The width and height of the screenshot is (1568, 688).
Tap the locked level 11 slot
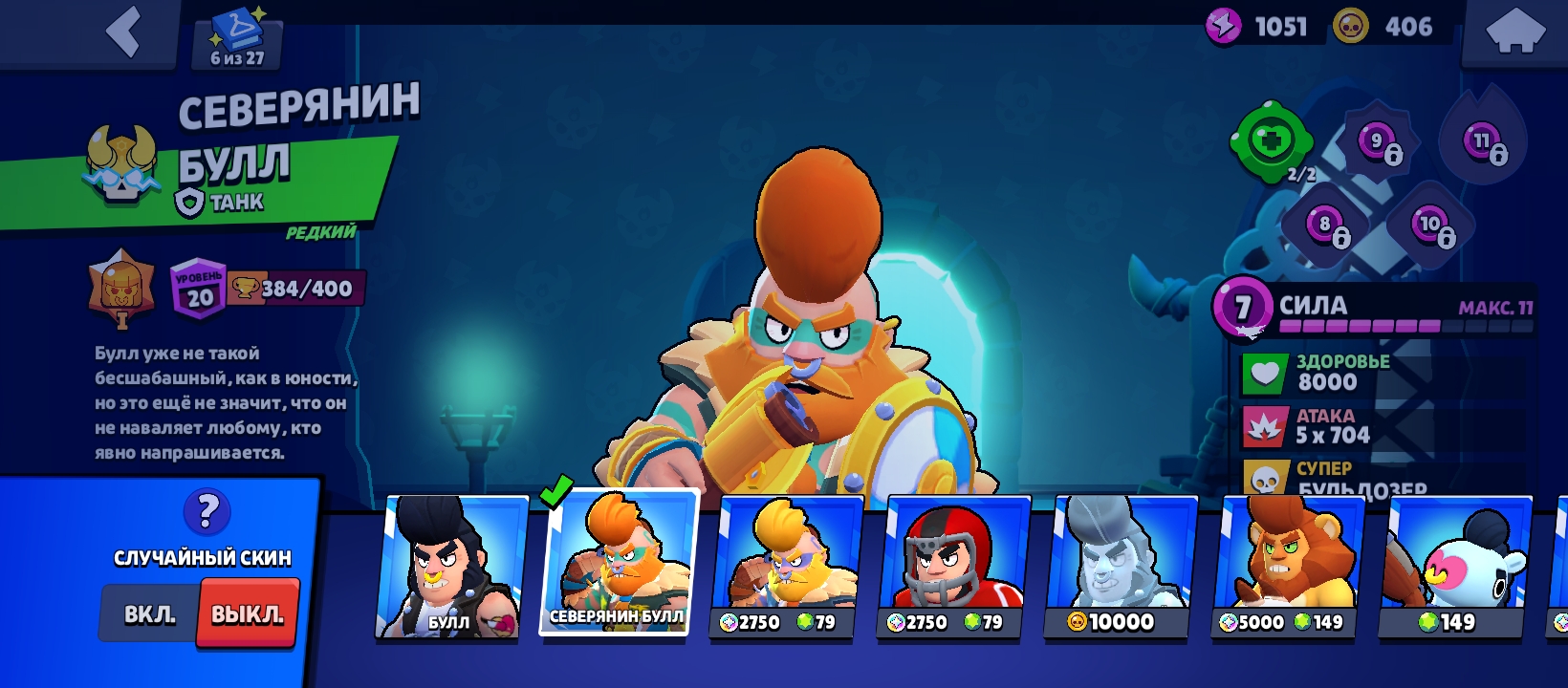(1482, 141)
